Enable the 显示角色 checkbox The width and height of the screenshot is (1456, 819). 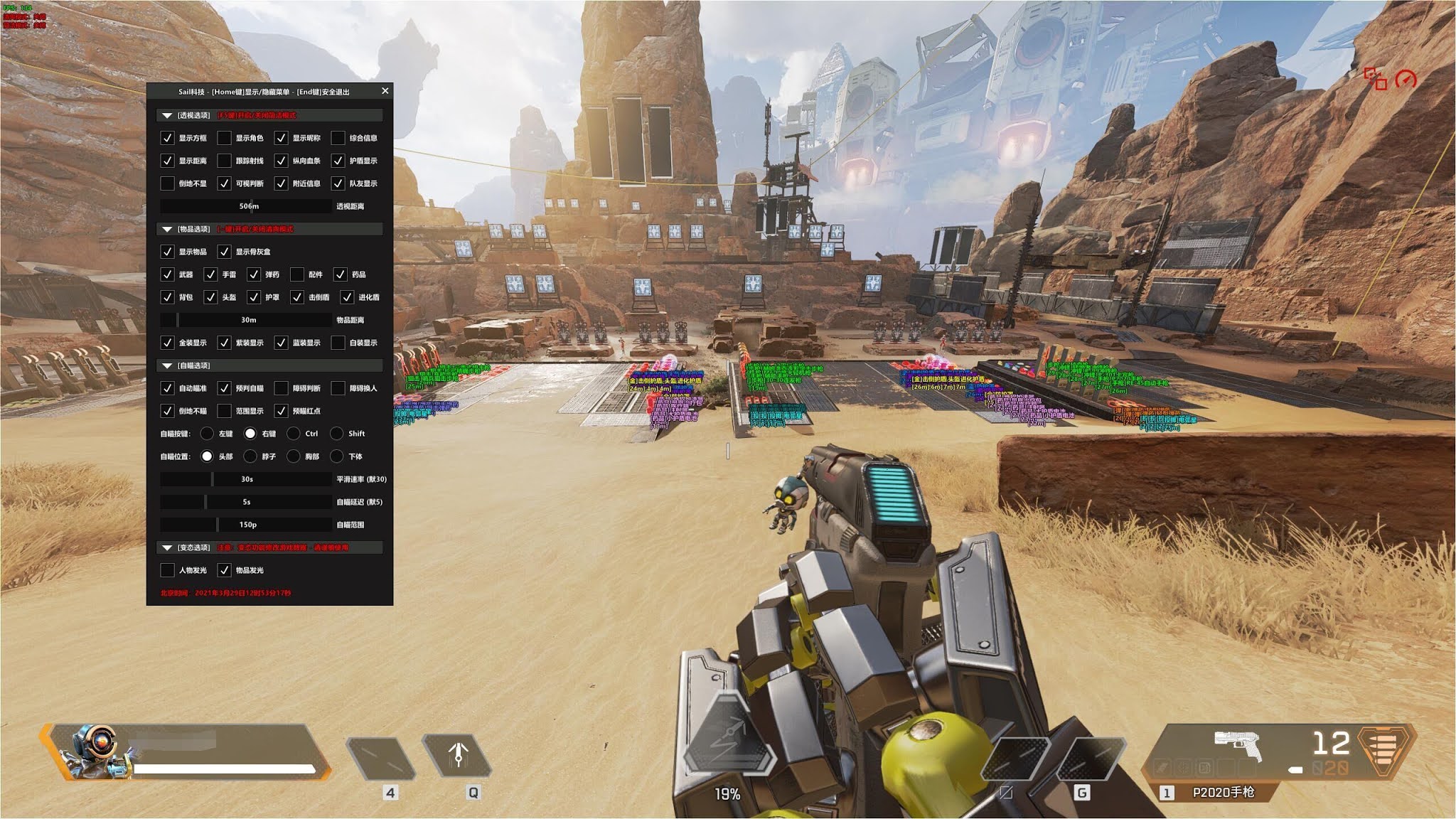(225, 139)
